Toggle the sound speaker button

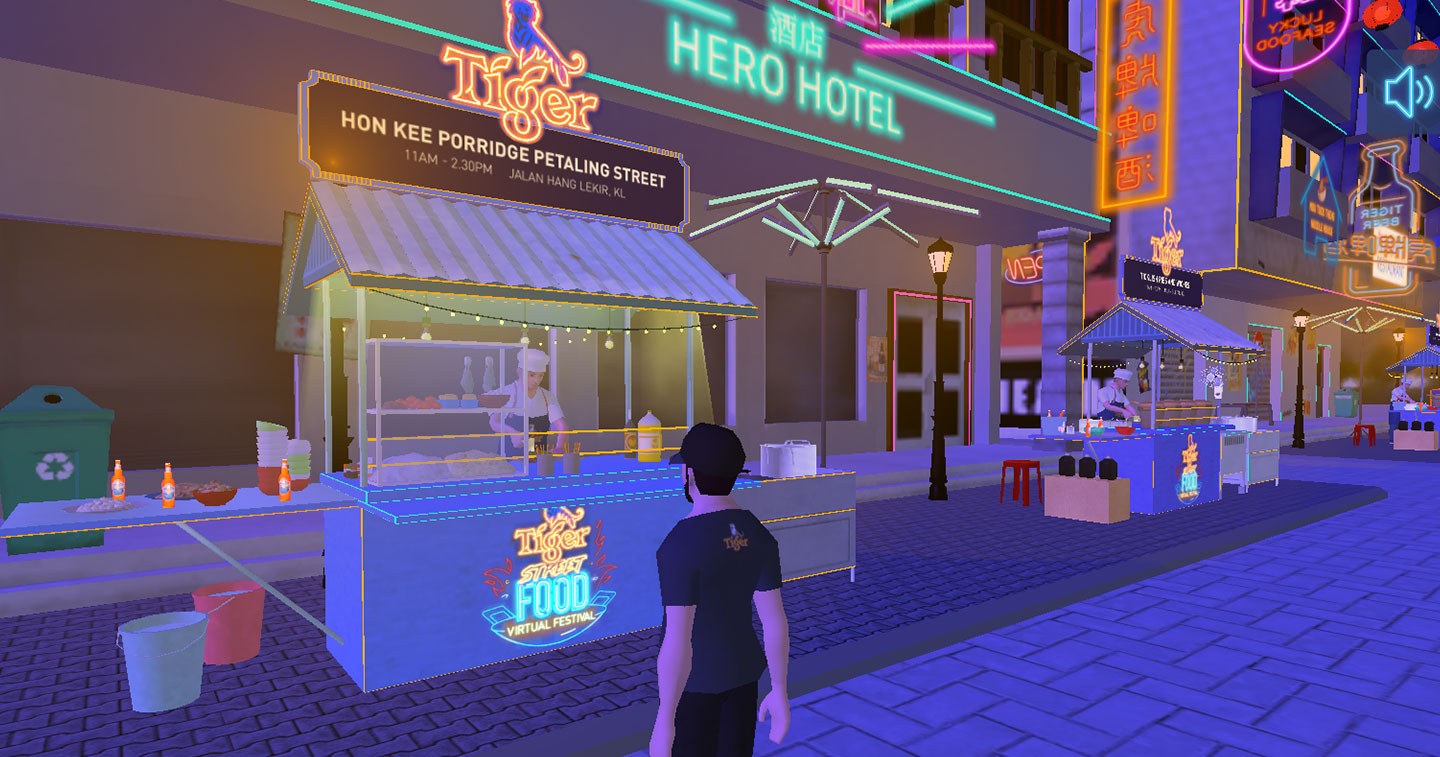click(1407, 92)
